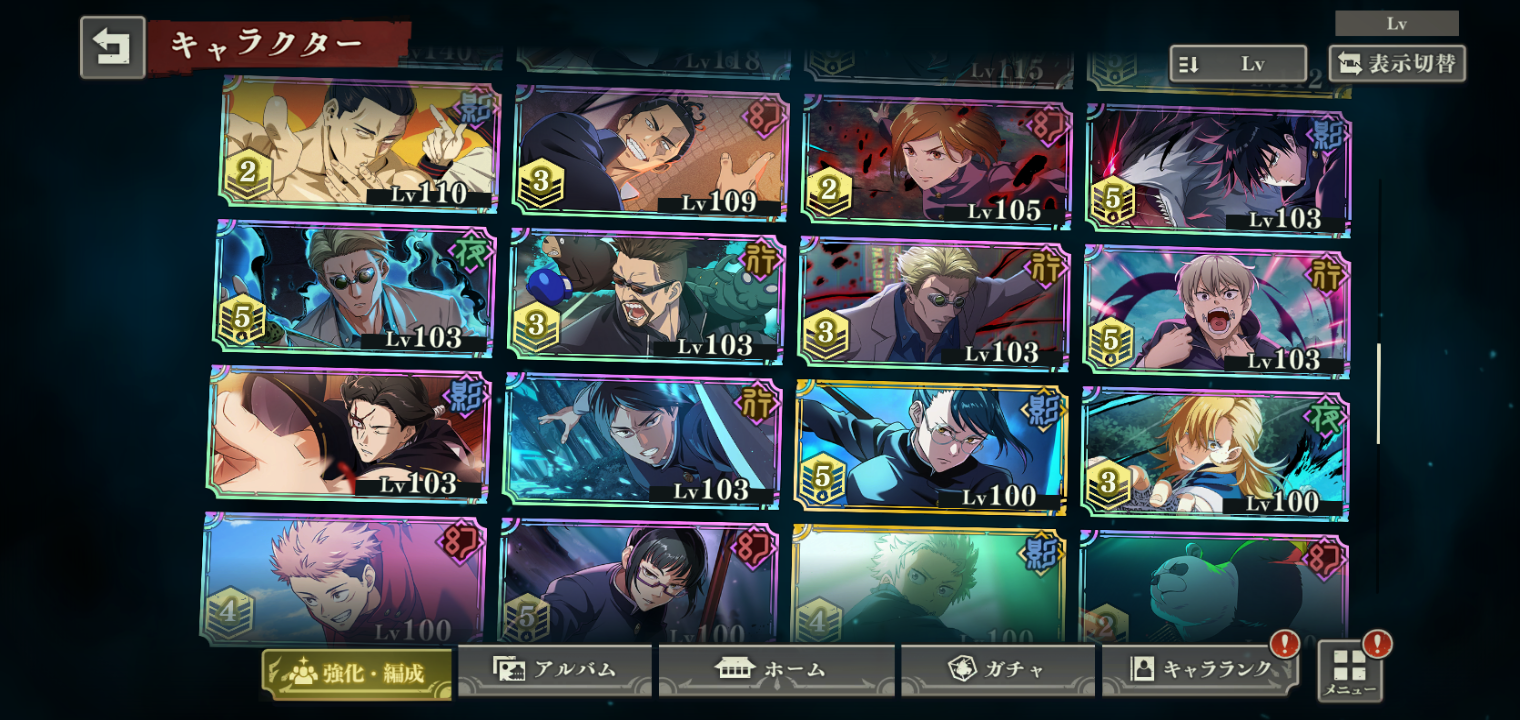Open the メニュー grid button
The image size is (1520, 720).
point(1350,670)
